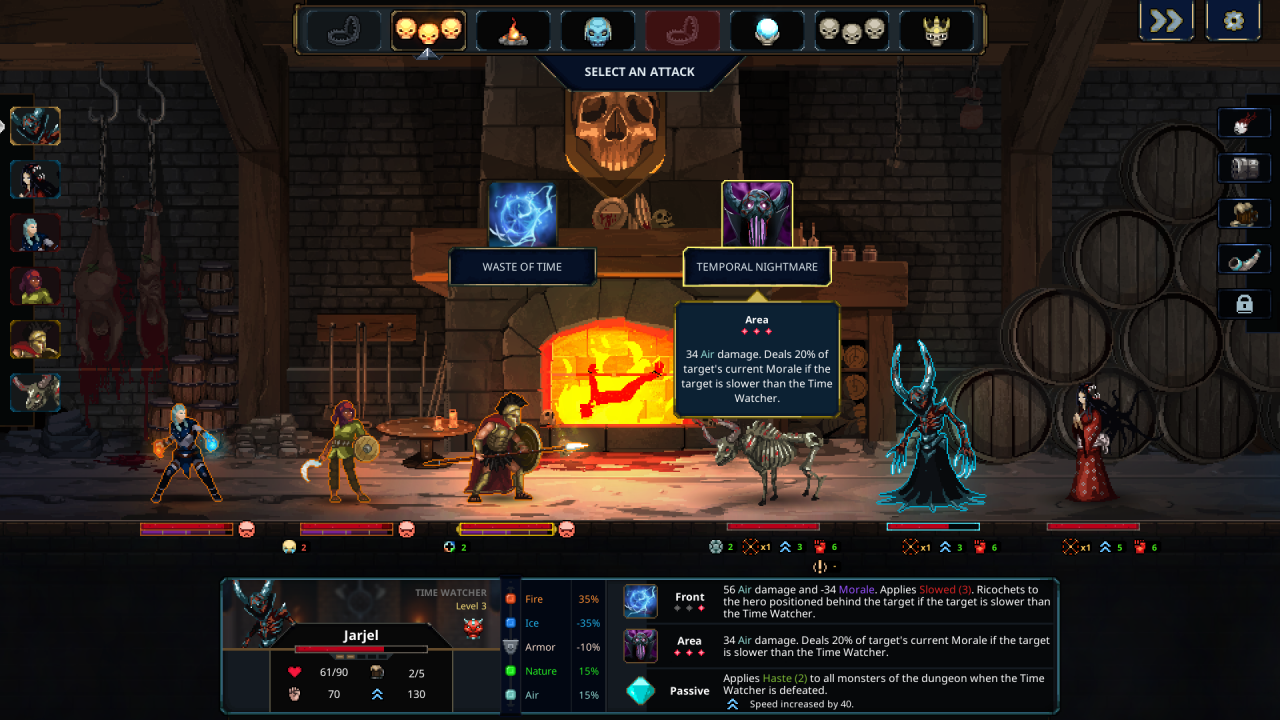Select the three flaming skulls room icon

428,31
